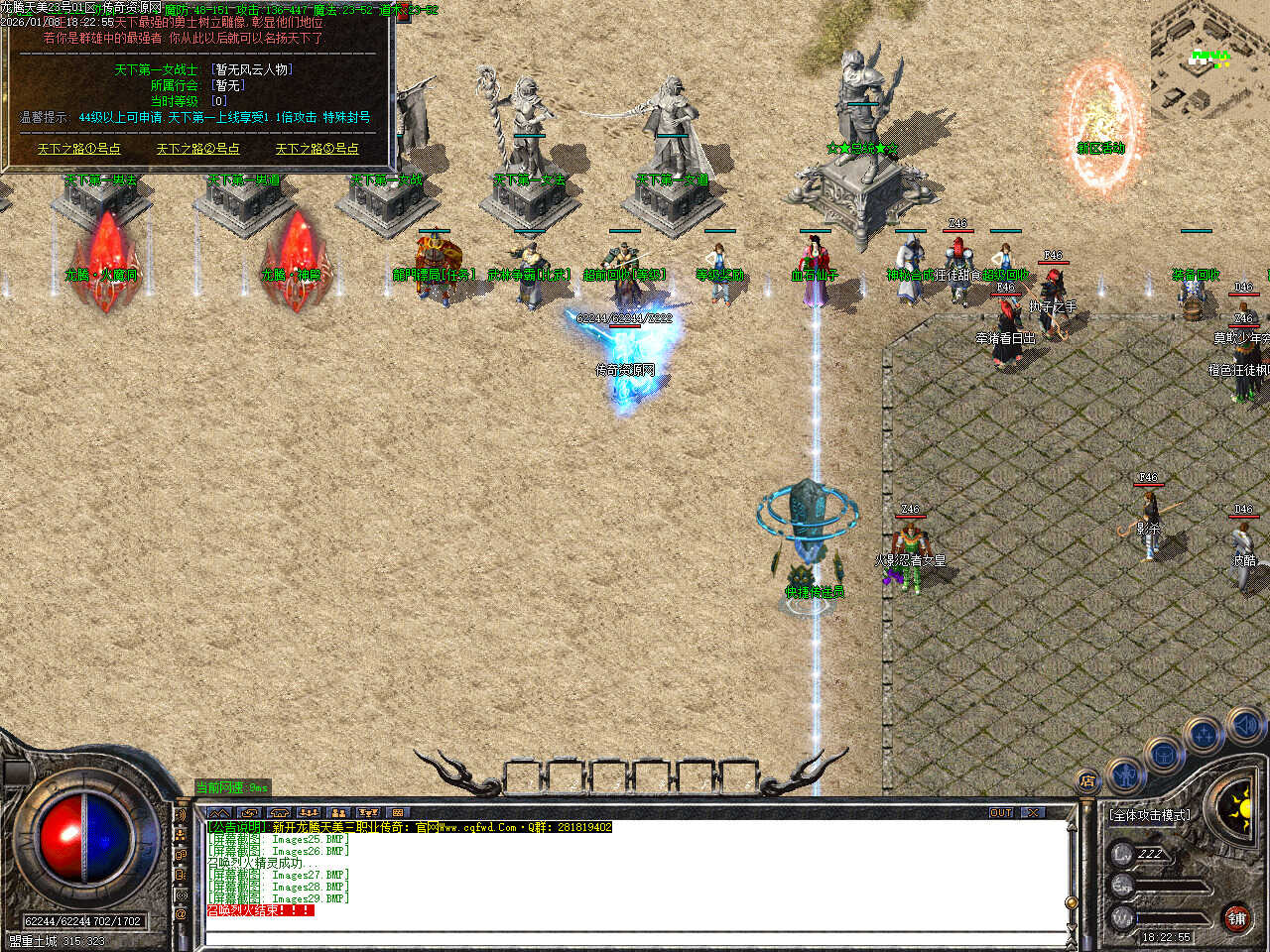Screen dimensions: 1270x952
Task: Open the 店 shop button
Action: tap(1088, 781)
